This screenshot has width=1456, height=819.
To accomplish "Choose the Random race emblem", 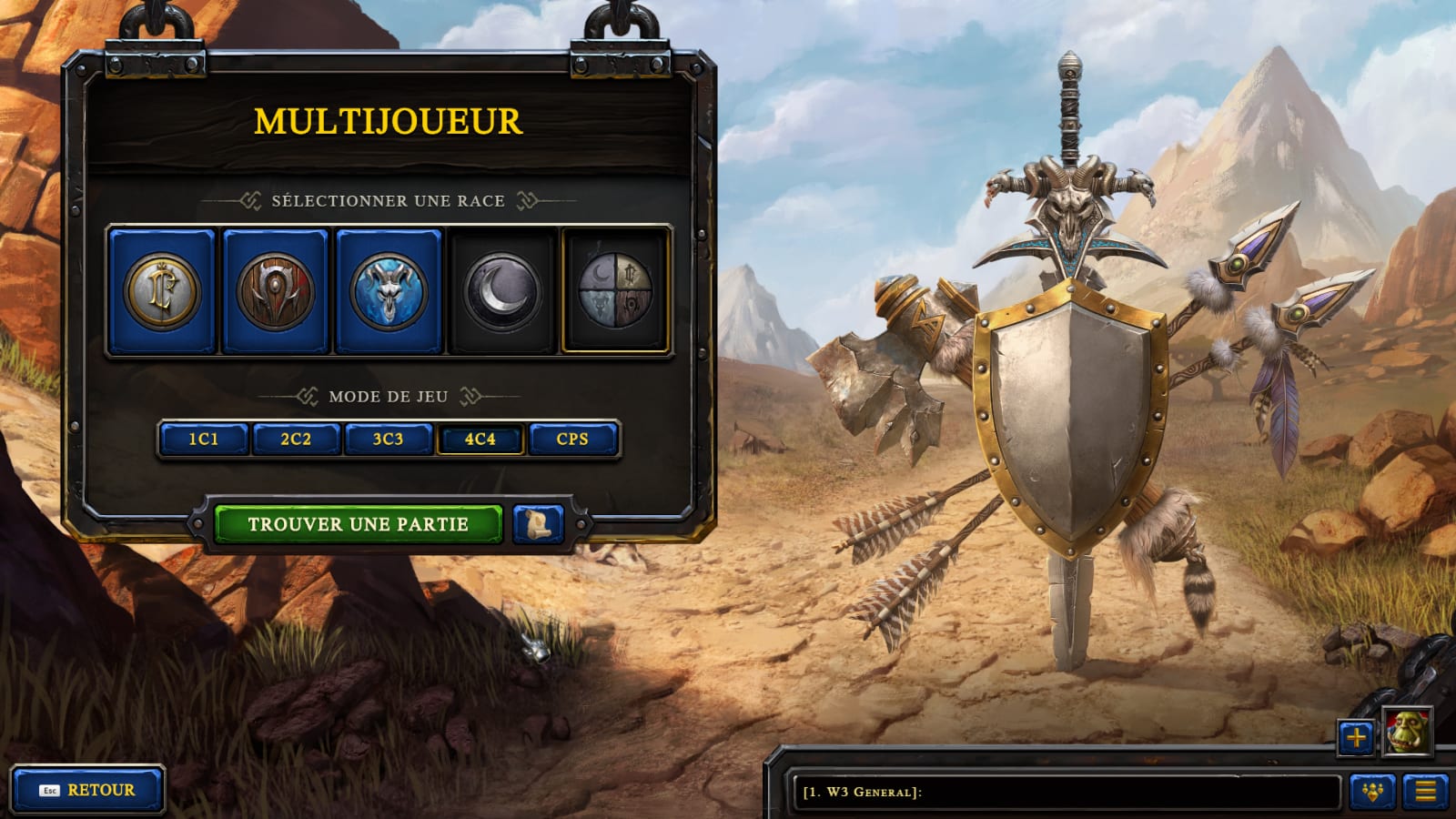I will coord(616,291).
